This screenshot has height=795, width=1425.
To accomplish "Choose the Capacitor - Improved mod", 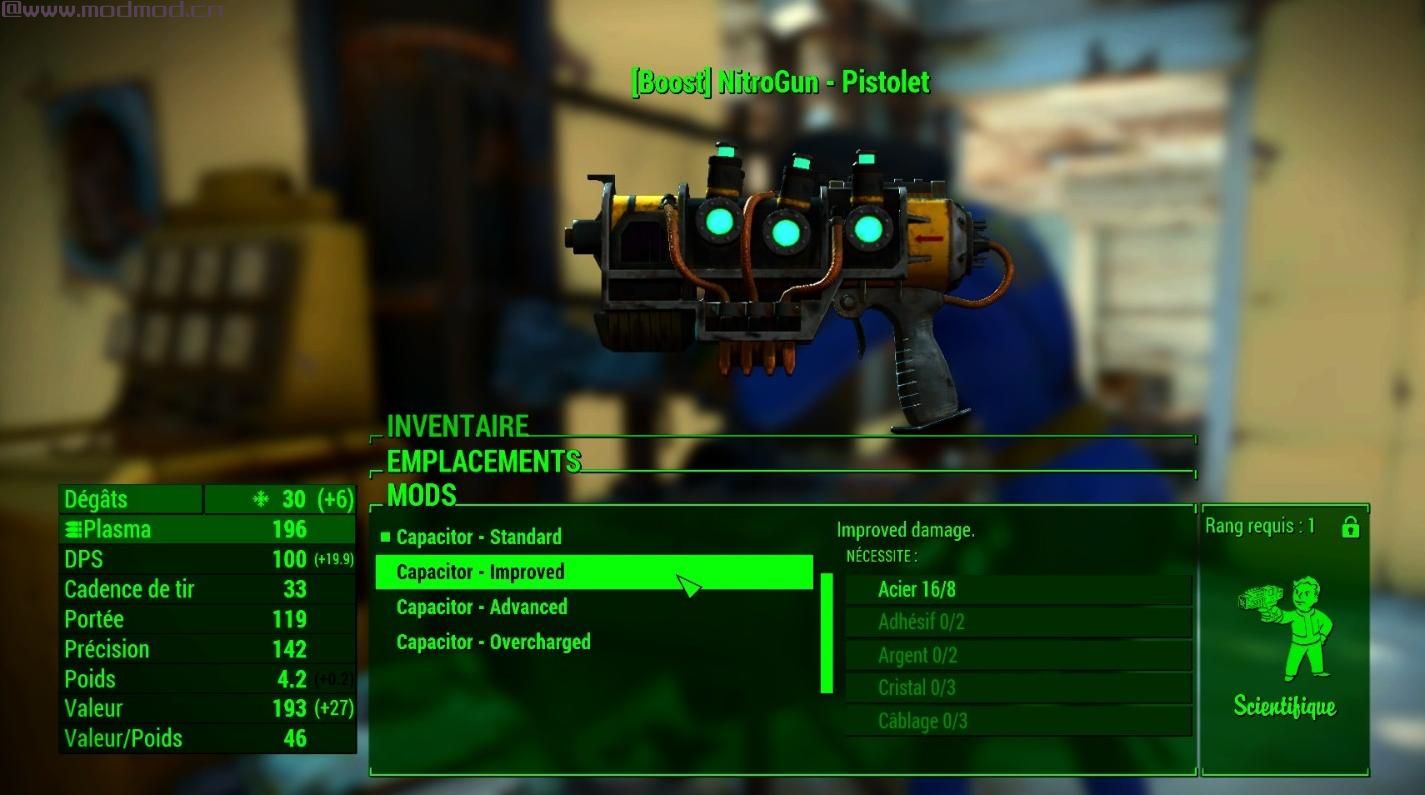I will [481, 572].
